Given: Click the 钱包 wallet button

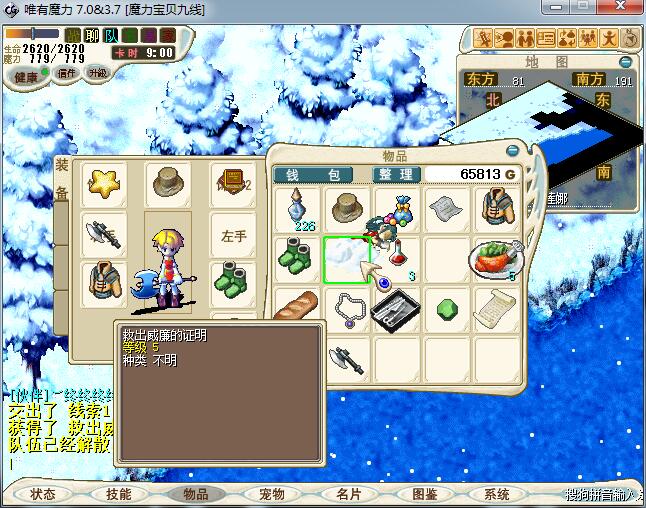Looking at the screenshot, I should 313,174.
